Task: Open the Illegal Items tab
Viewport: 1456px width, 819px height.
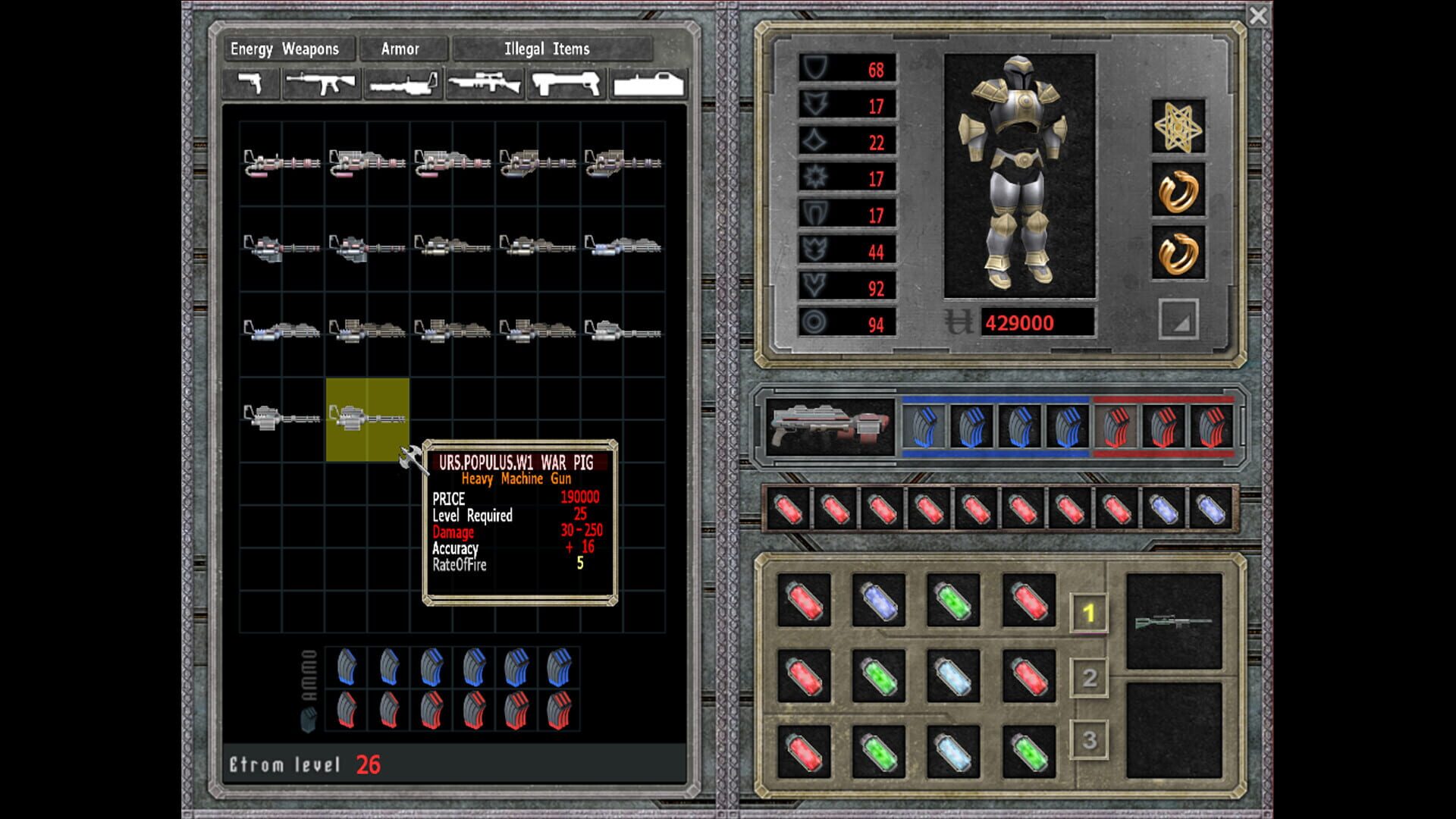Action: pos(549,49)
